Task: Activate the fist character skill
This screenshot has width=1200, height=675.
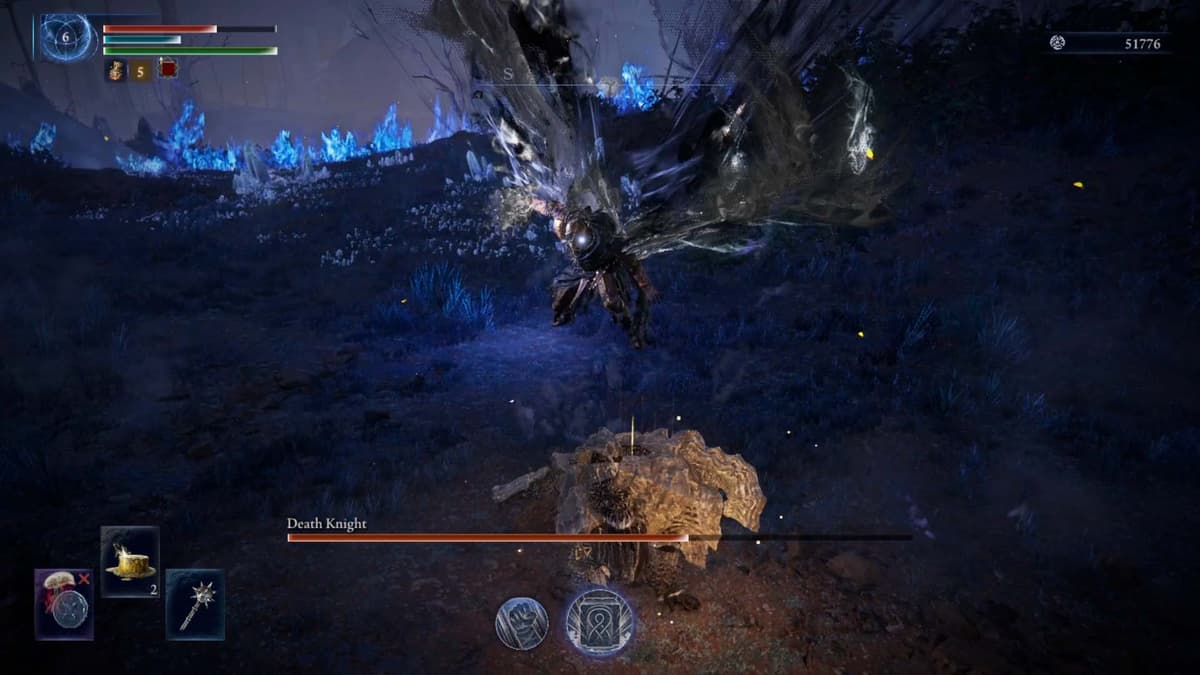Action: click(x=520, y=622)
